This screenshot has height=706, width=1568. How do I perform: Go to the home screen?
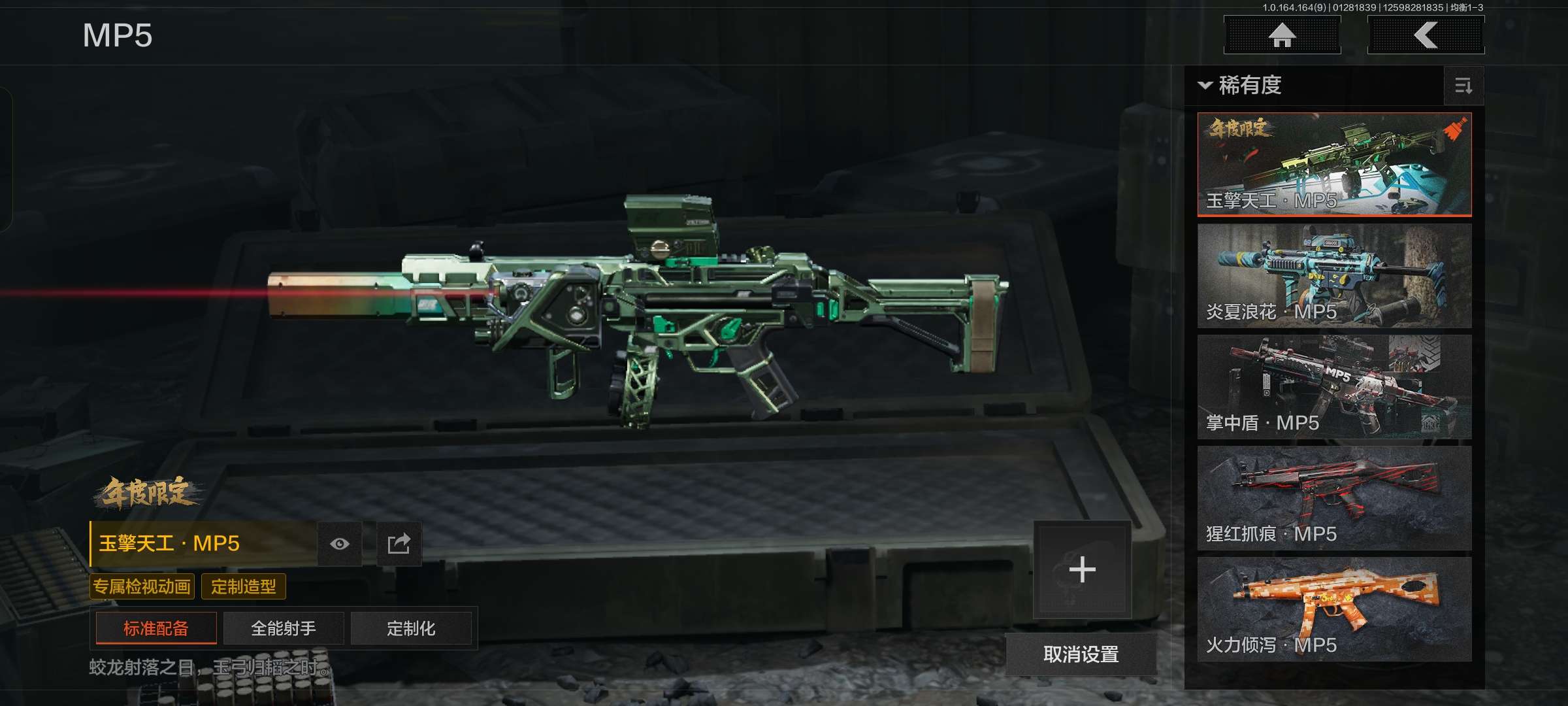[x=1282, y=35]
